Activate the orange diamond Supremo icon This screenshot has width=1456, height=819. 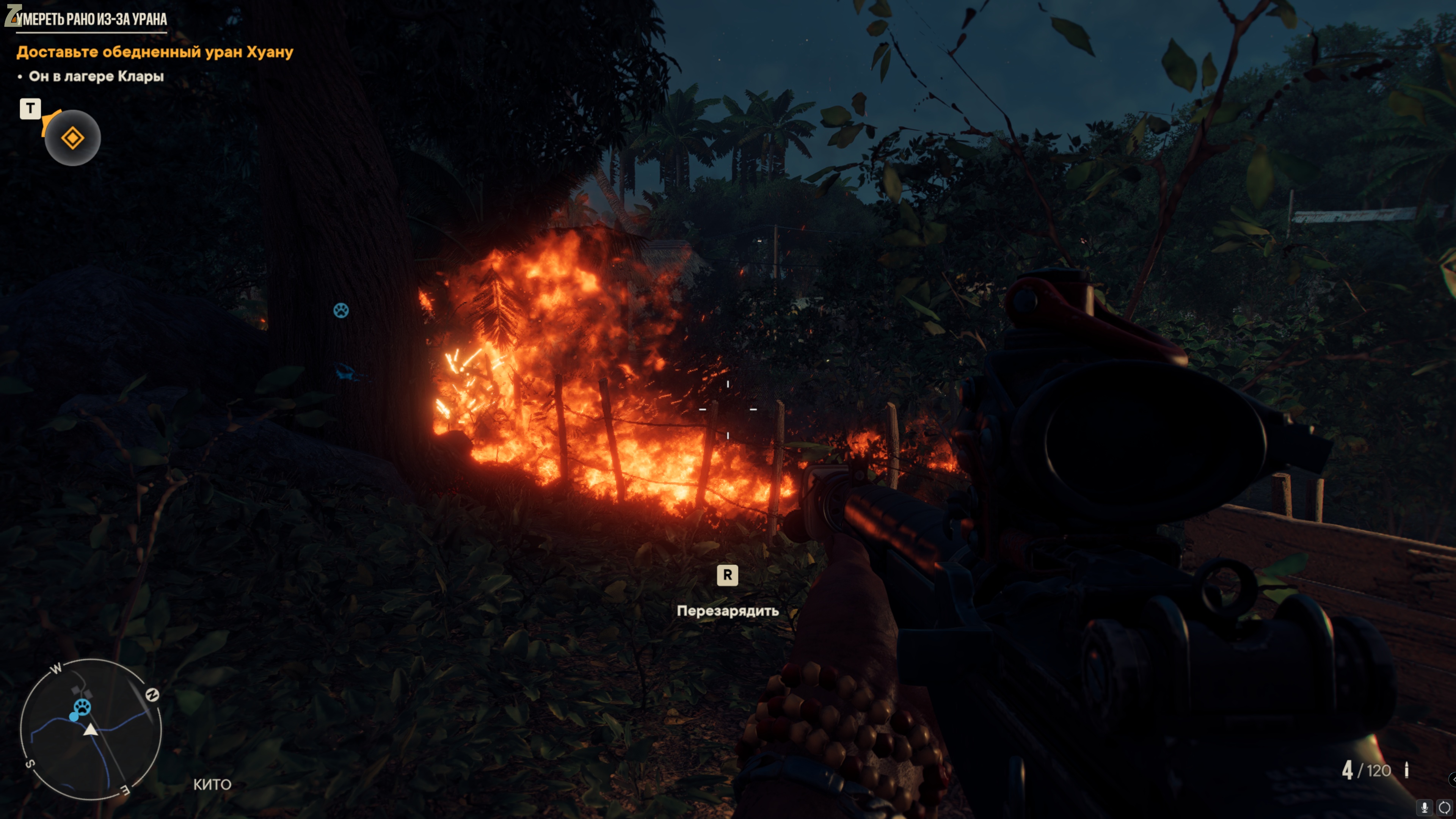[x=73, y=138]
